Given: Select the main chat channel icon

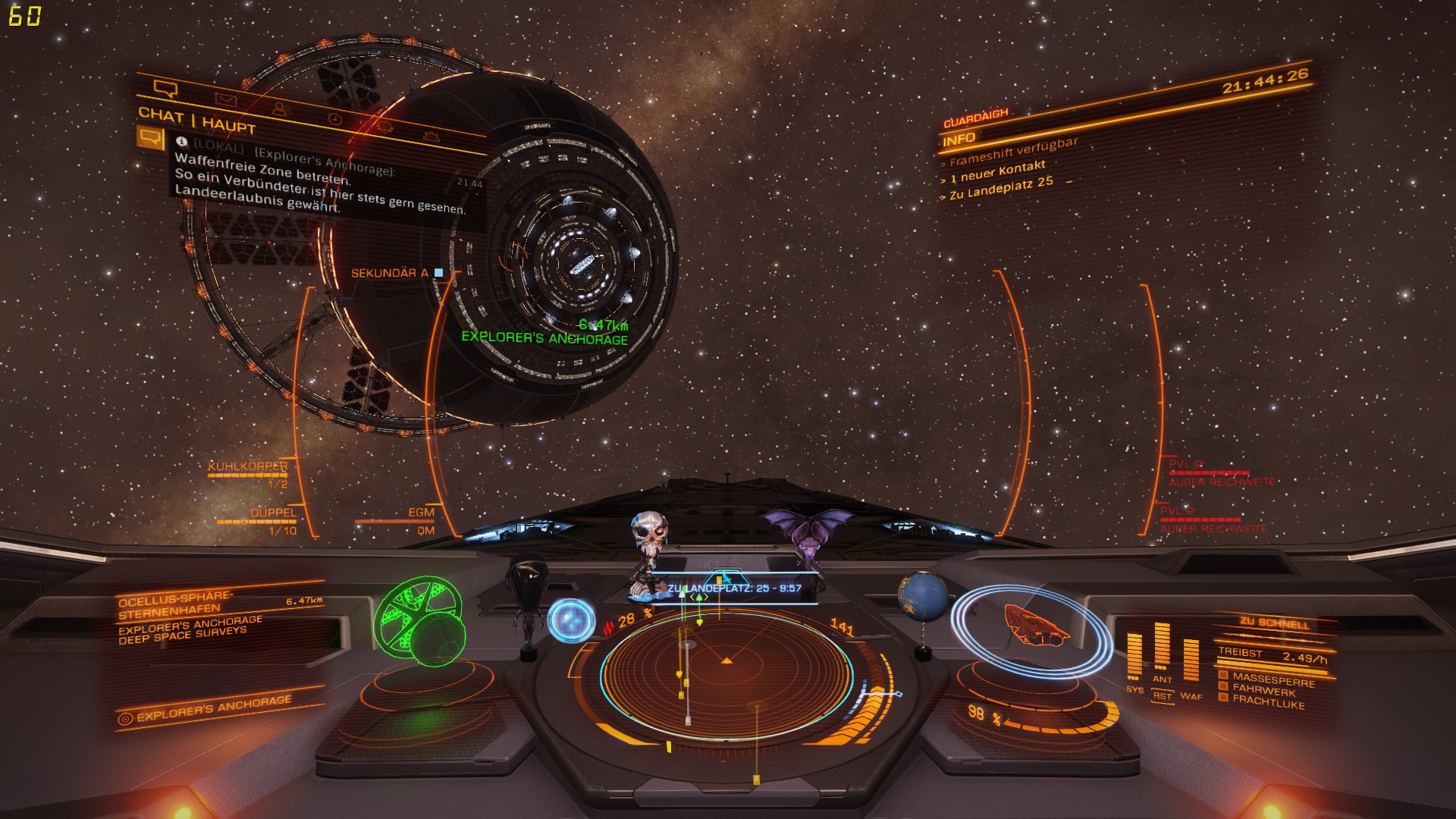Looking at the screenshot, I should point(150,138).
